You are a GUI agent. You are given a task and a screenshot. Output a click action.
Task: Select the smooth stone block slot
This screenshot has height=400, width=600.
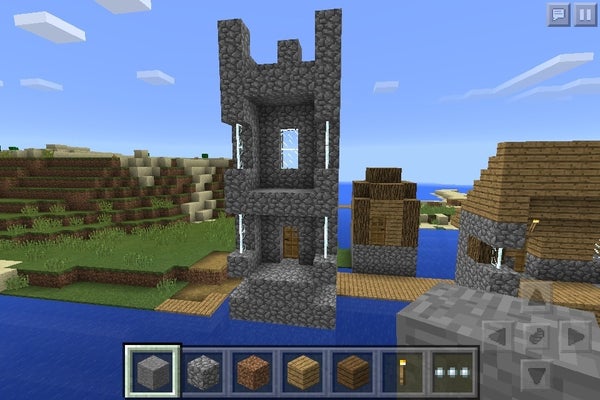[153, 370]
